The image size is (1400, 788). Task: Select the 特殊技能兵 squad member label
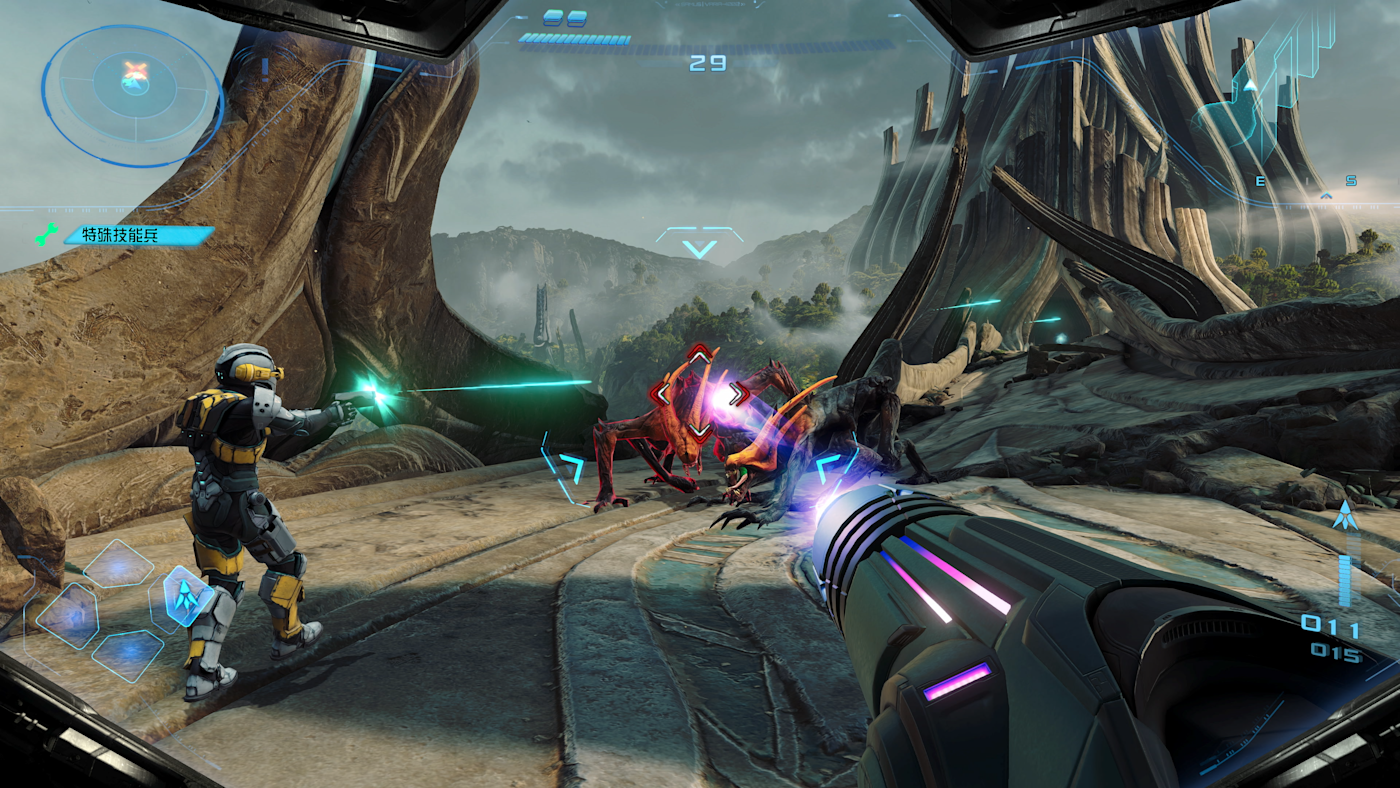click(x=138, y=236)
